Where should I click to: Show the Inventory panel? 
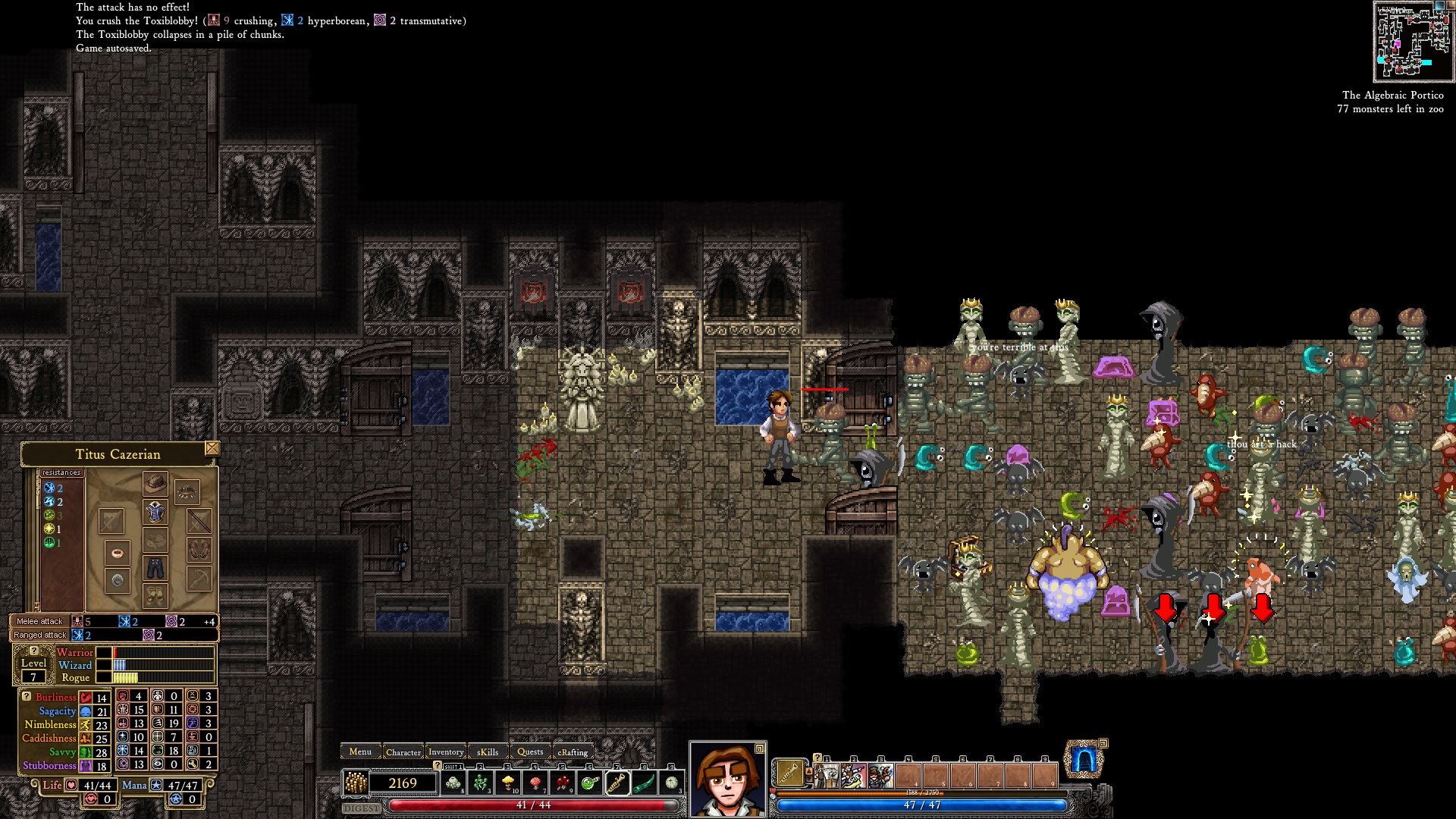(x=446, y=752)
